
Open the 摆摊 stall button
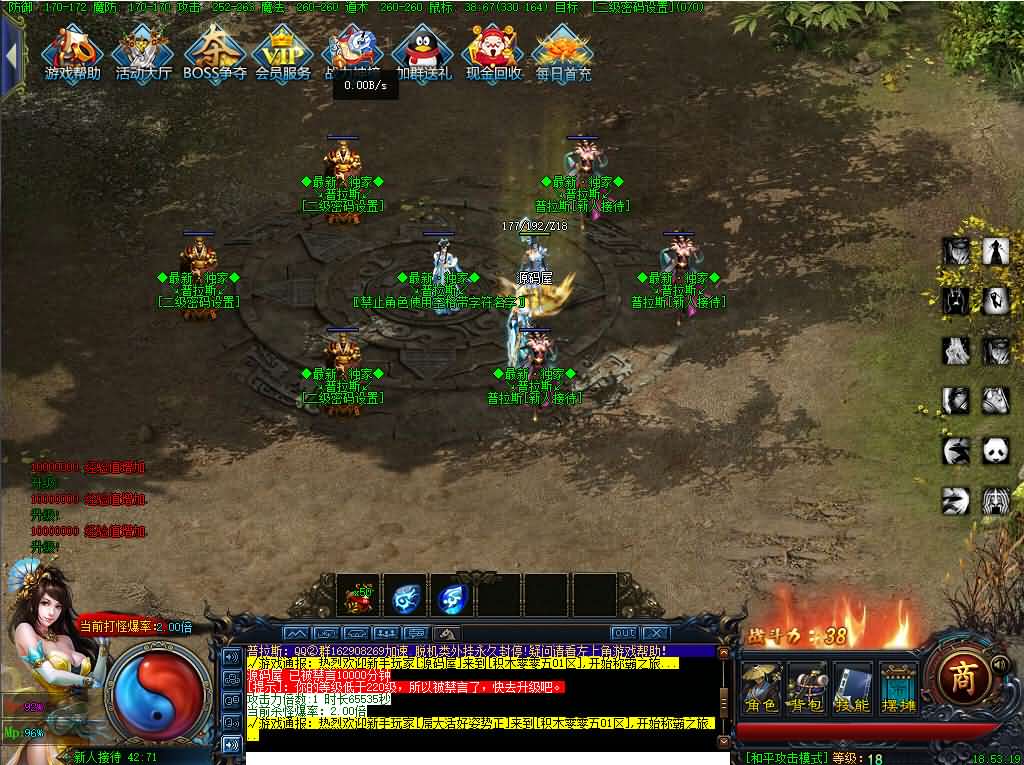coord(897,687)
